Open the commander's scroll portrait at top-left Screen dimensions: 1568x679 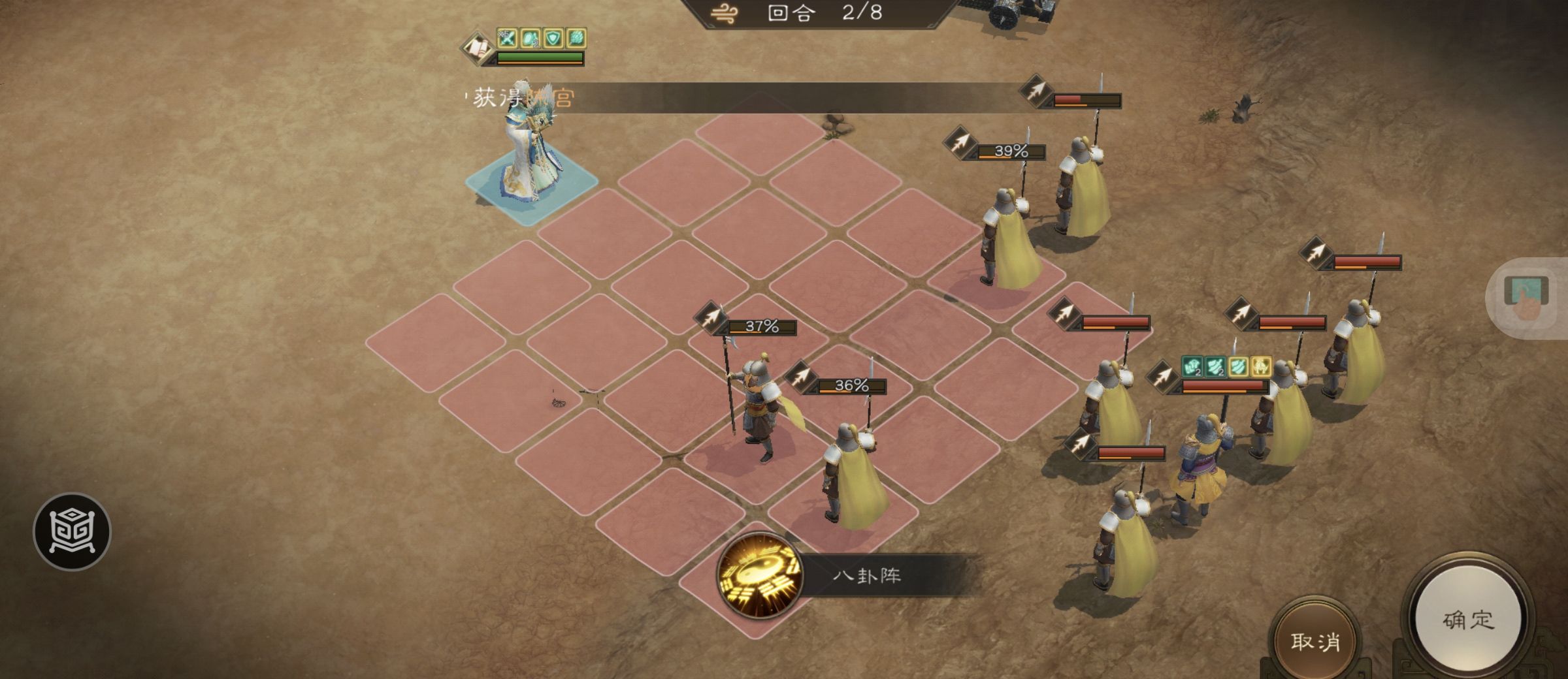pos(478,48)
